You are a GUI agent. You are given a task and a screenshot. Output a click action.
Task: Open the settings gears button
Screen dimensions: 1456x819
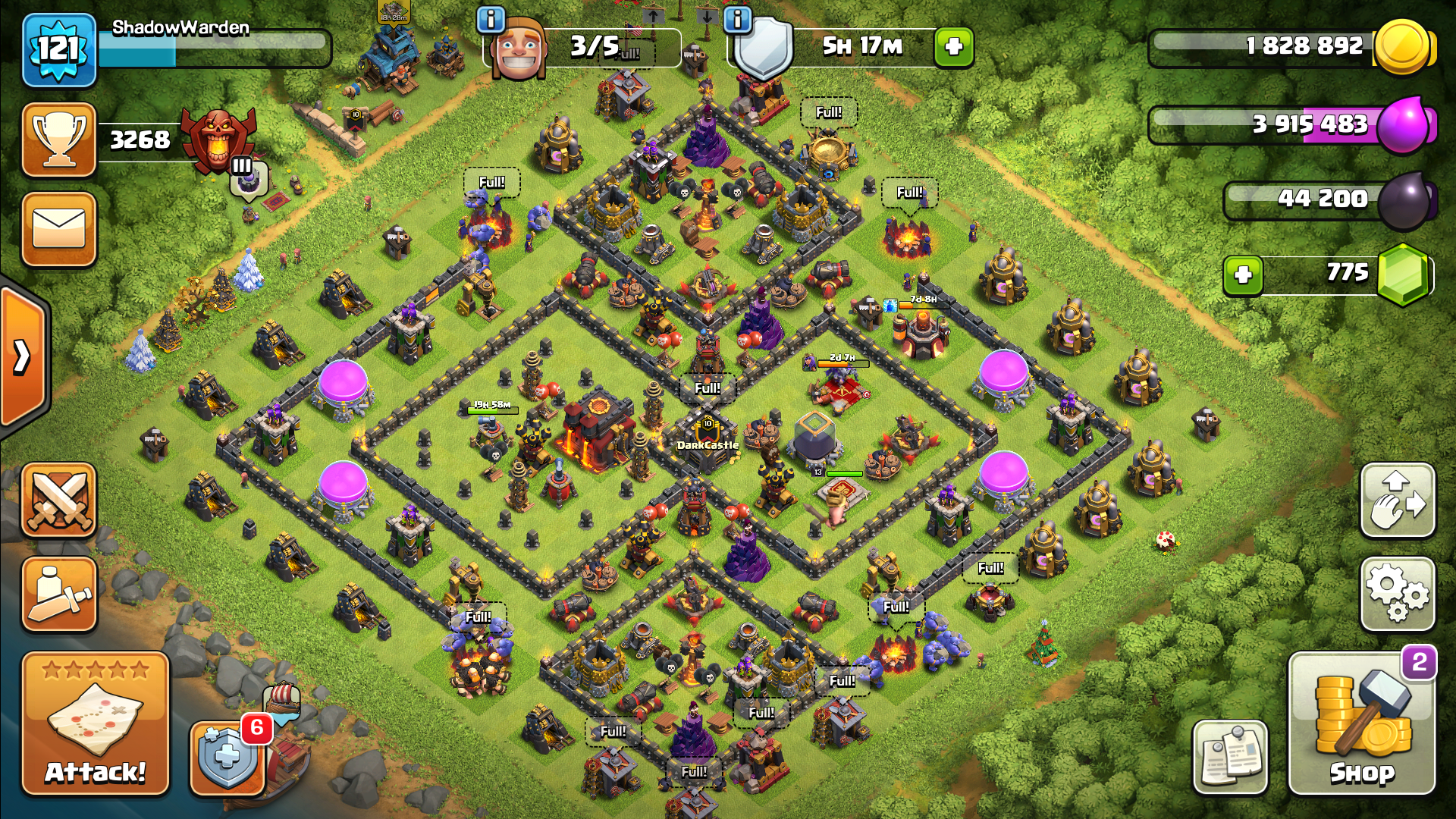pyautogui.click(x=1398, y=594)
